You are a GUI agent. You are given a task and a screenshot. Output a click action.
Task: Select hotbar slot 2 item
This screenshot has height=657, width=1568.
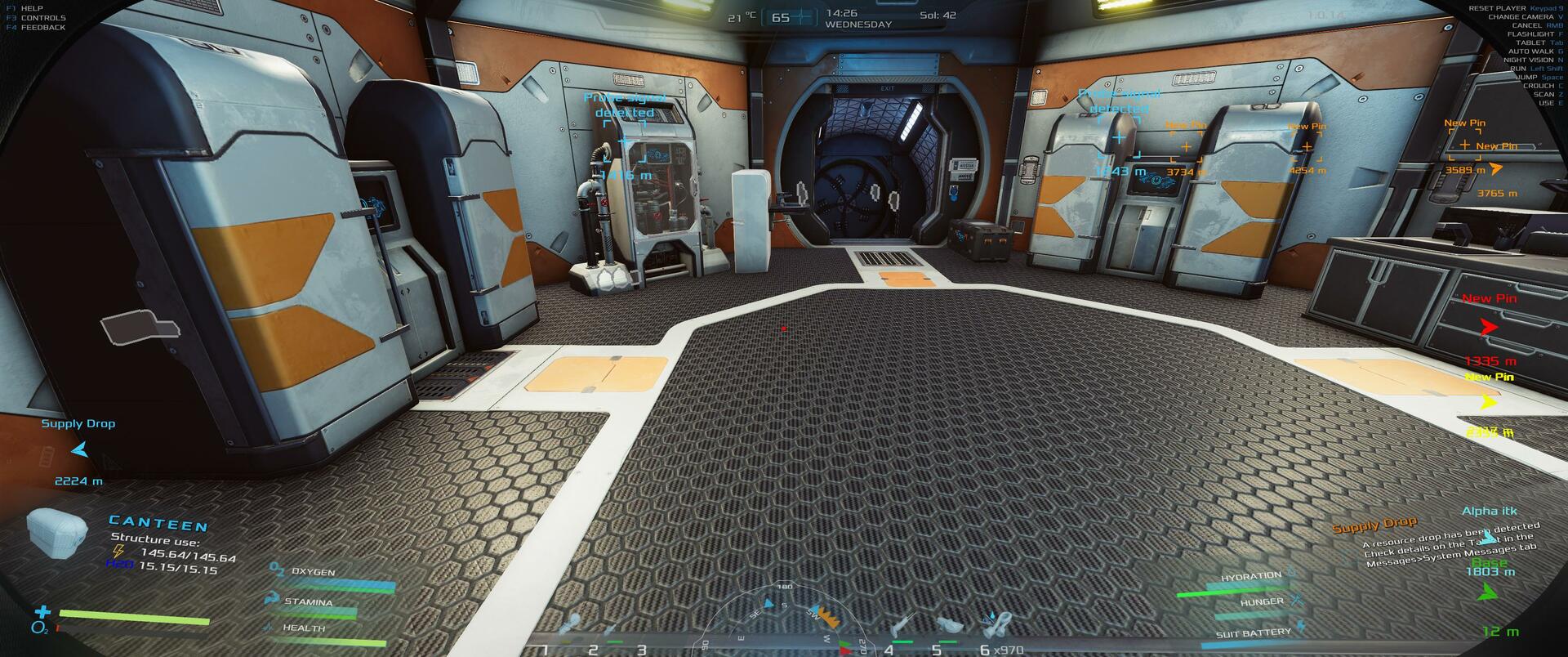(x=608, y=631)
